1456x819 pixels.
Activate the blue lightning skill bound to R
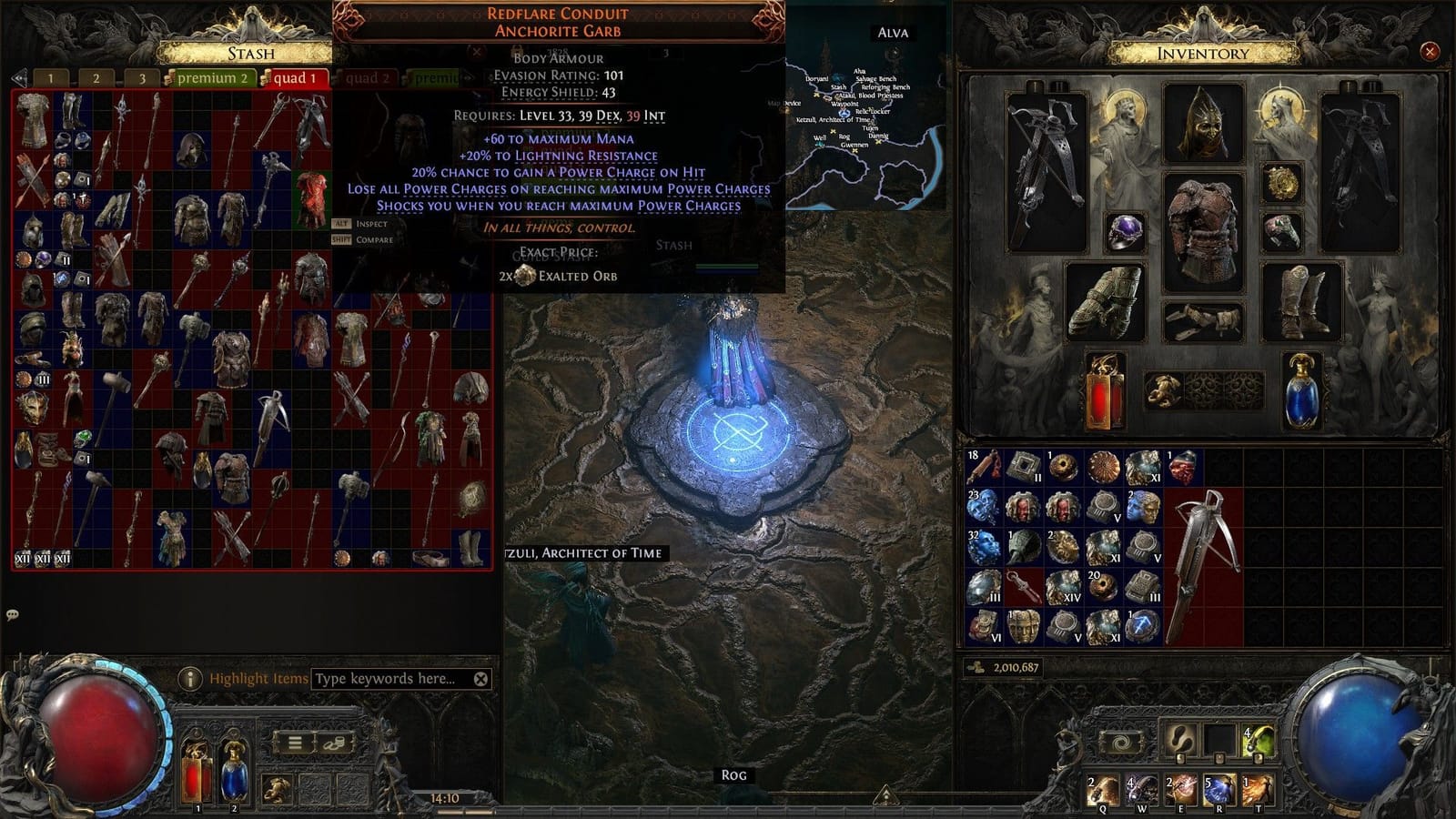[x=1220, y=790]
